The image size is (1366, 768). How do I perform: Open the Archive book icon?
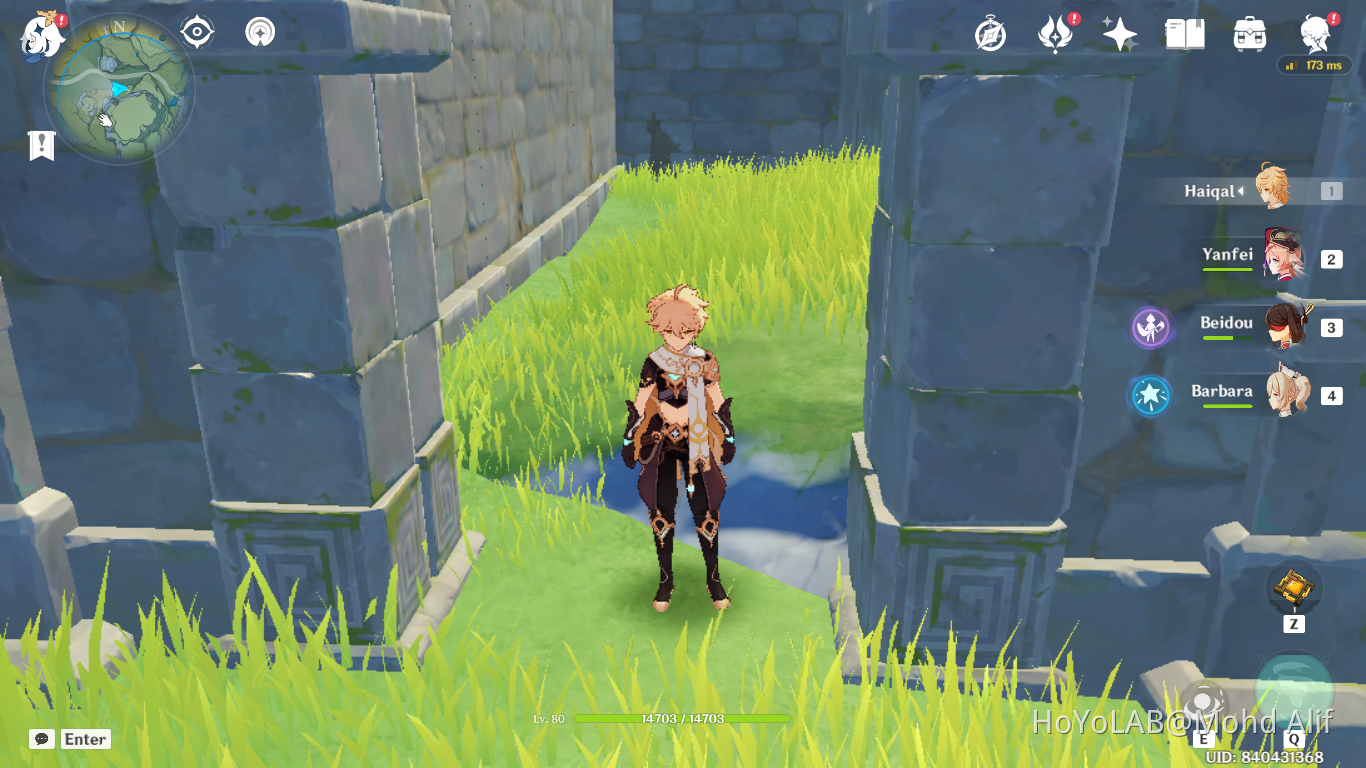tap(1186, 33)
